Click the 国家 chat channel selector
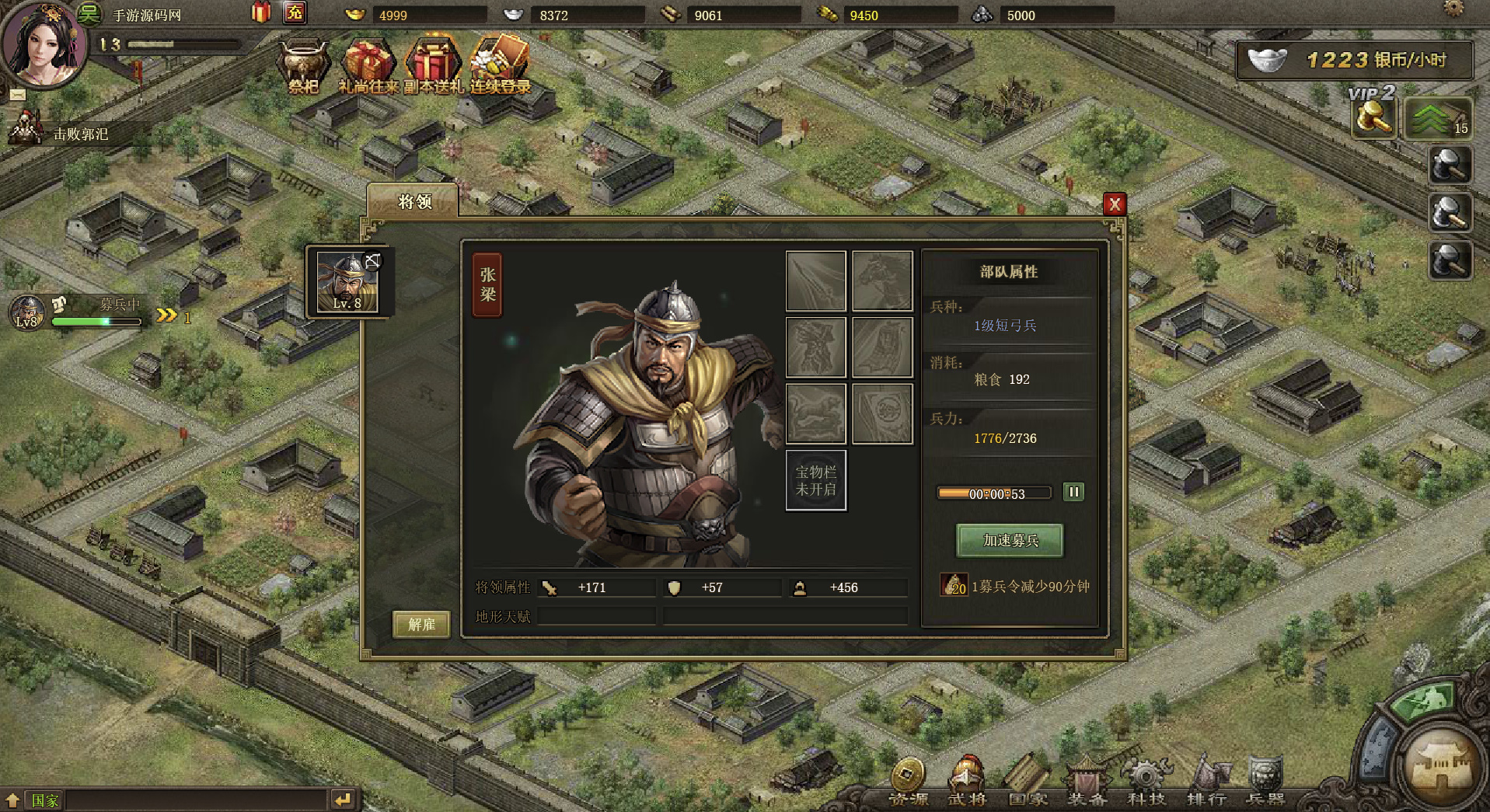This screenshot has width=1490, height=812. point(44,800)
